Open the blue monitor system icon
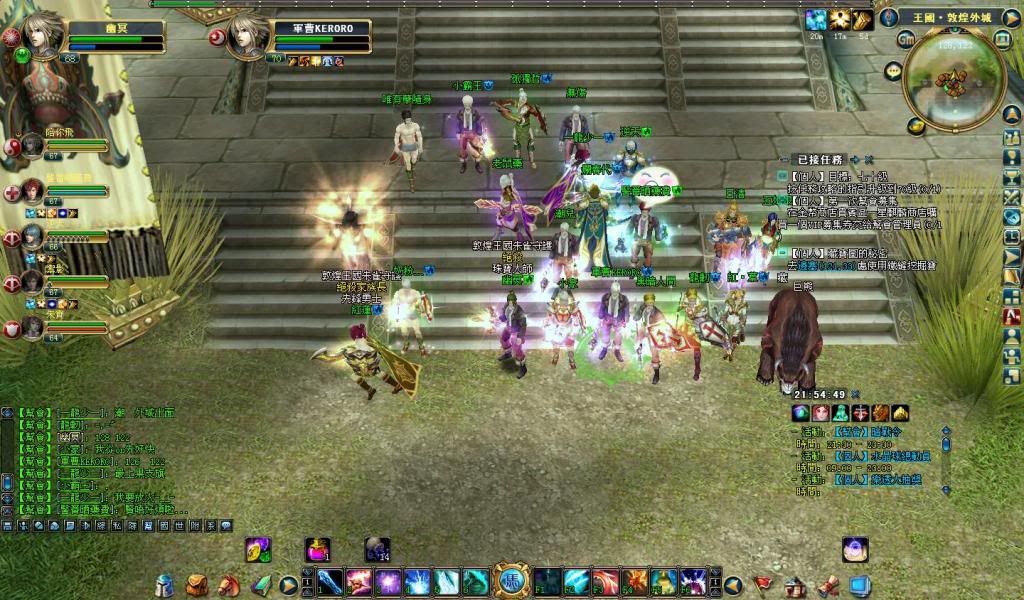The width and height of the screenshot is (1024, 600). (859, 584)
